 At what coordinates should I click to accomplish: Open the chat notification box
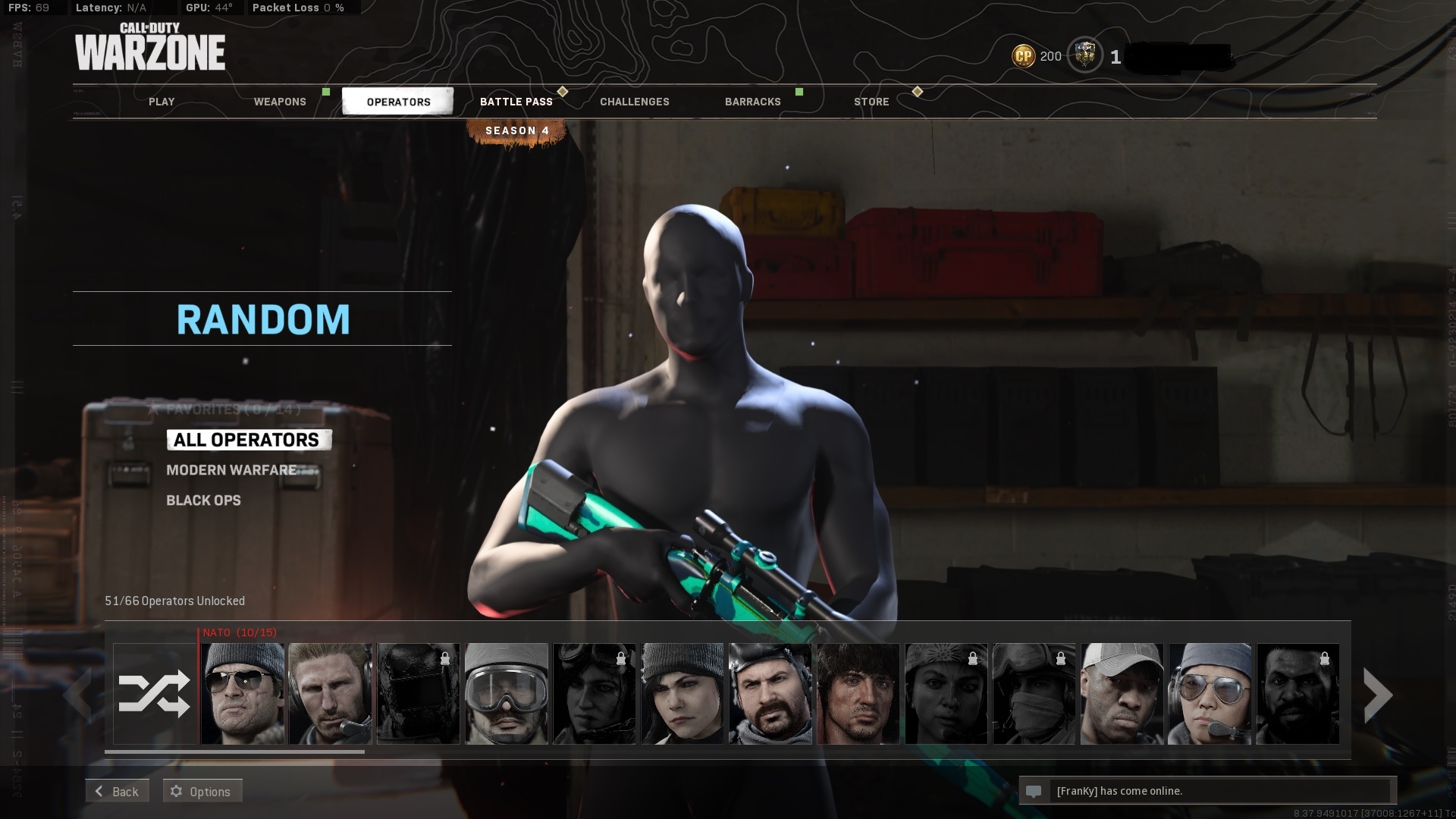tap(1207, 791)
